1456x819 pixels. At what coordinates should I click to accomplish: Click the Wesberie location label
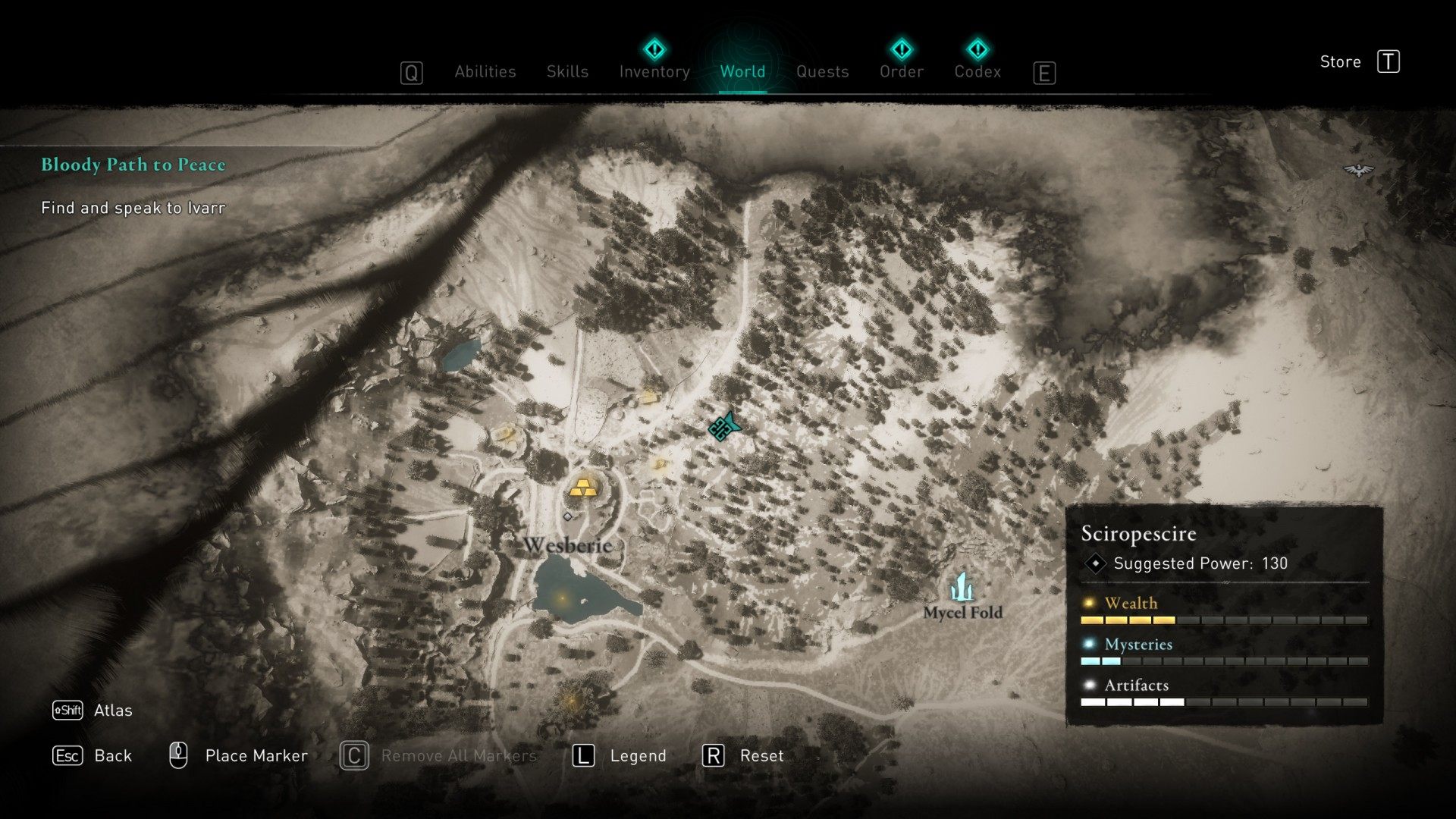click(567, 544)
